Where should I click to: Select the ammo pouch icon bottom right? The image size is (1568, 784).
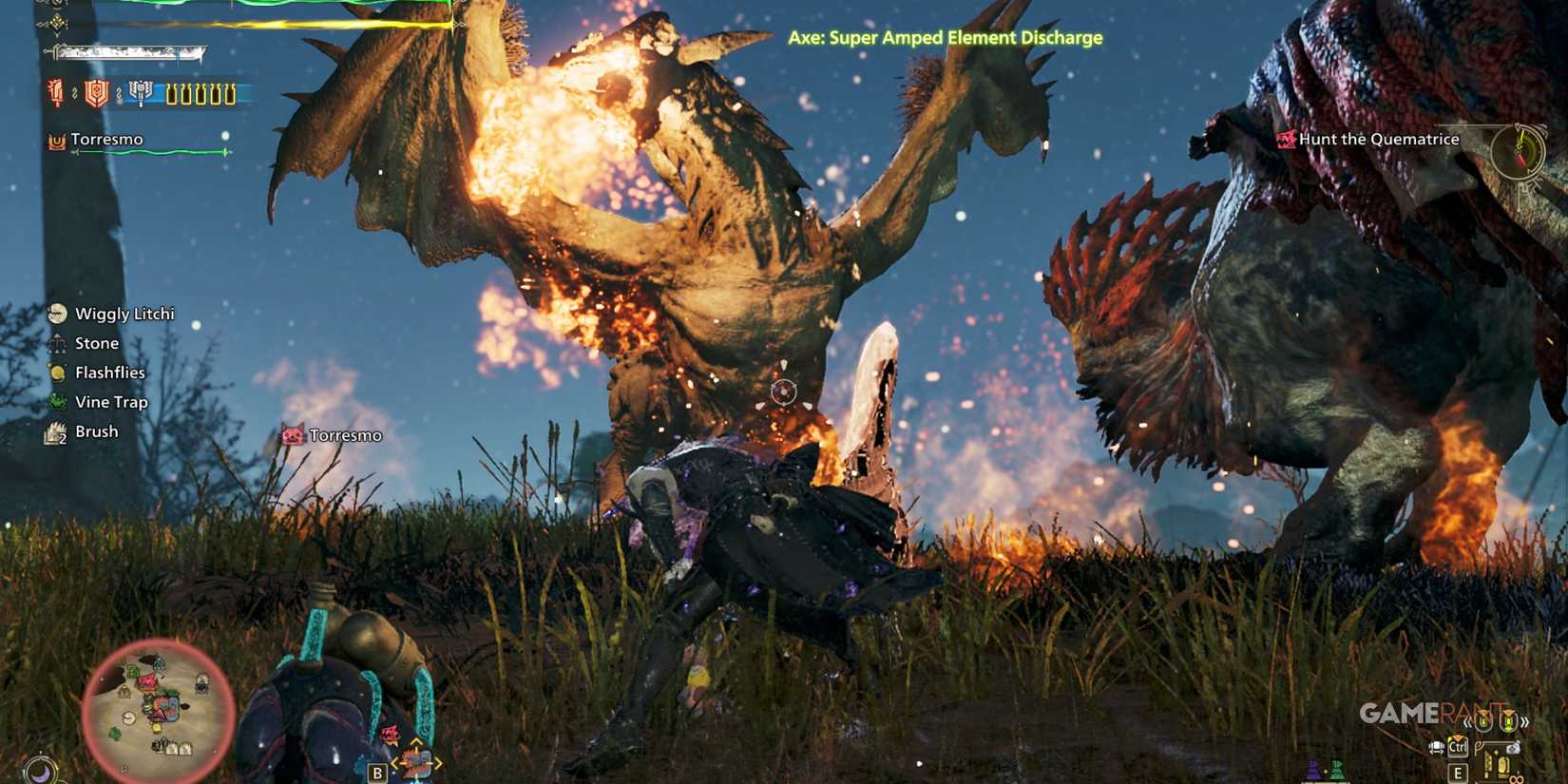(1514, 748)
